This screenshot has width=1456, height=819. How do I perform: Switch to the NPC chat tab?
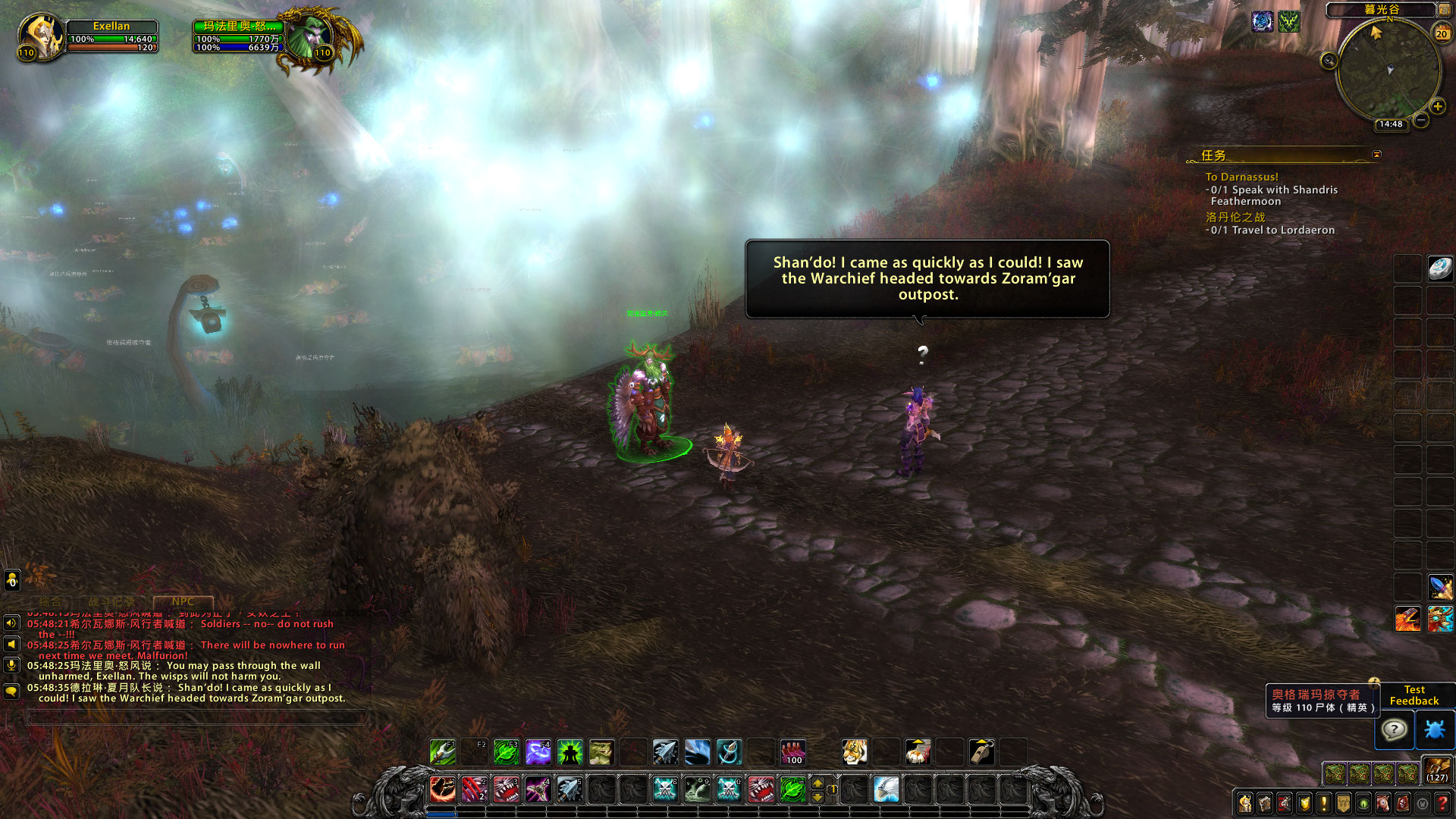click(183, 601)
